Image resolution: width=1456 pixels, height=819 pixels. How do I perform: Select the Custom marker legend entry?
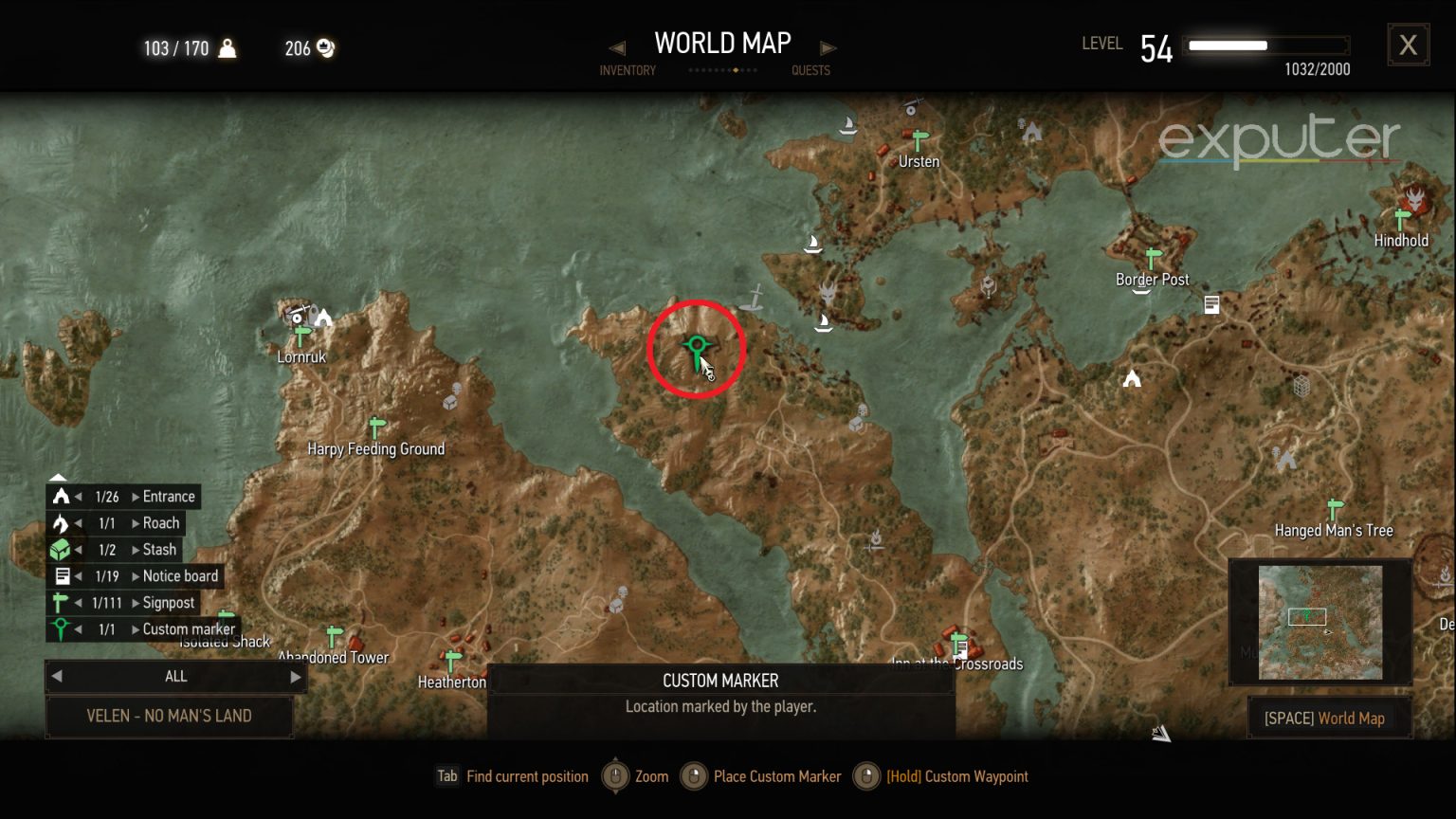tap(188, 629)
